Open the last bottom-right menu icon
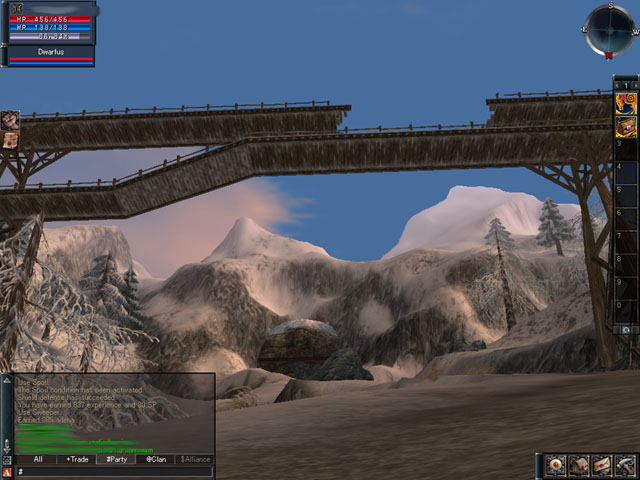 (x=625, y=465)
